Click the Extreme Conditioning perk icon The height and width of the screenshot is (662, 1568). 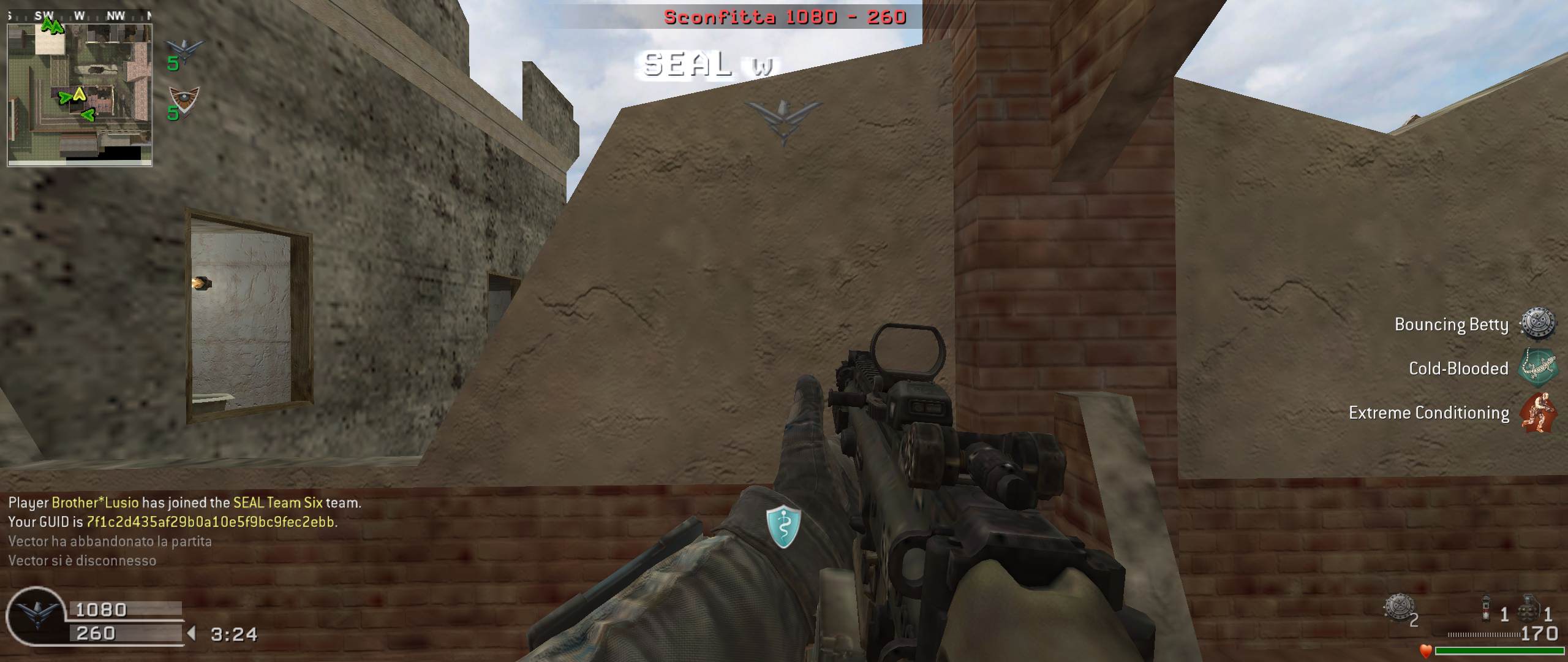(1537, 413)
